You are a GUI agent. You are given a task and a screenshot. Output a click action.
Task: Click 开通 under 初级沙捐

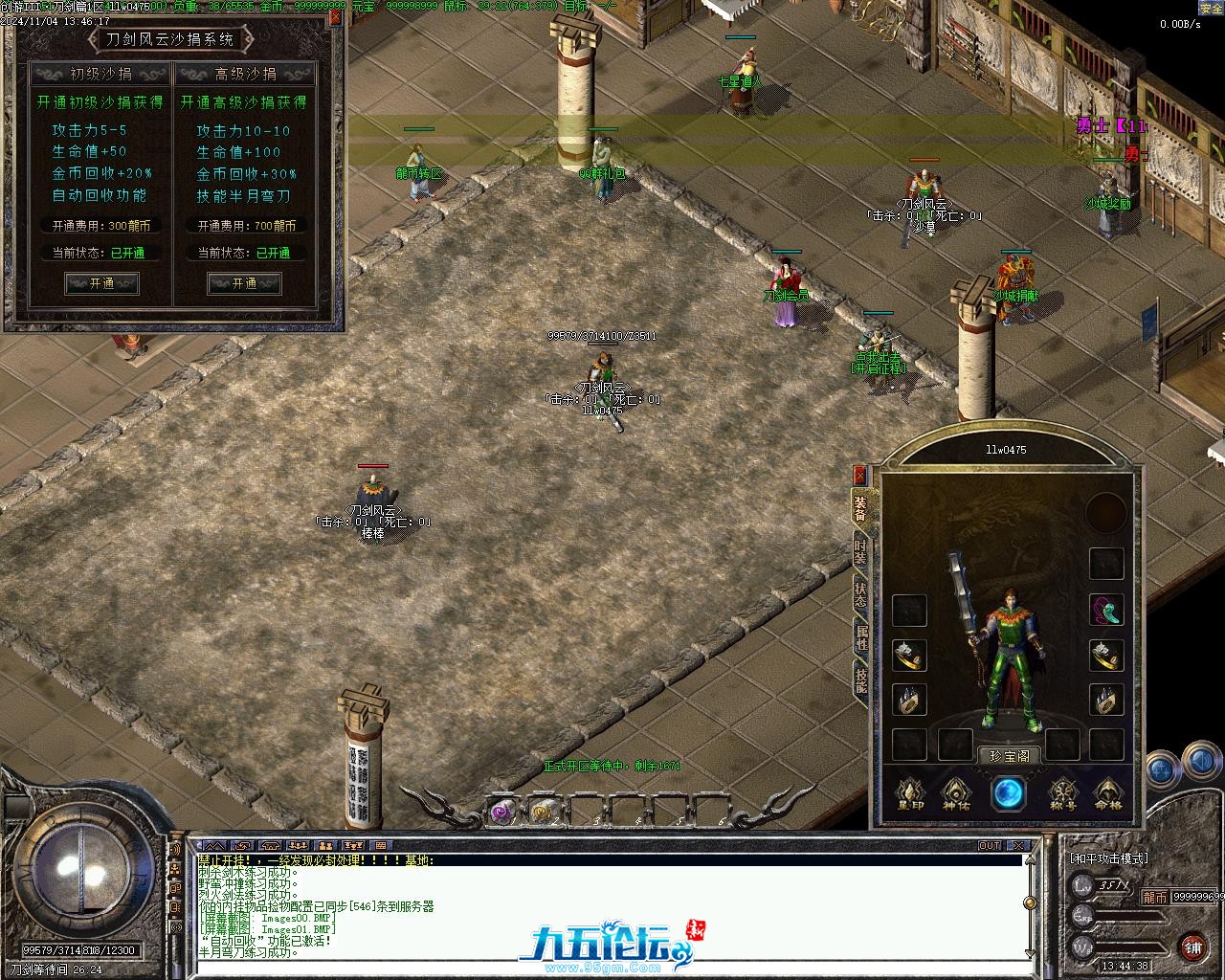[101, 283]
